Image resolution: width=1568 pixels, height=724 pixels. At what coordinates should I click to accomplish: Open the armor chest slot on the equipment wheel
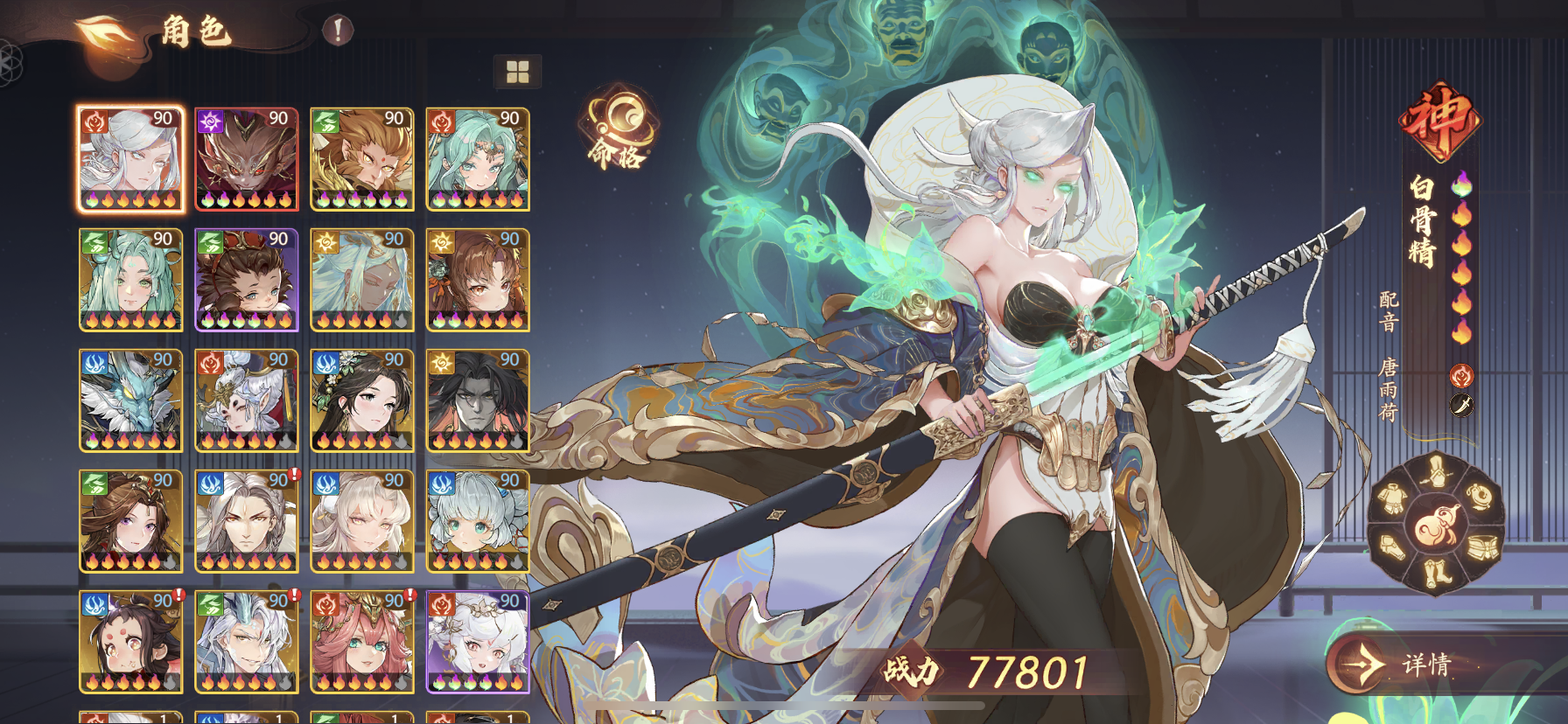tap(1393, 497)
